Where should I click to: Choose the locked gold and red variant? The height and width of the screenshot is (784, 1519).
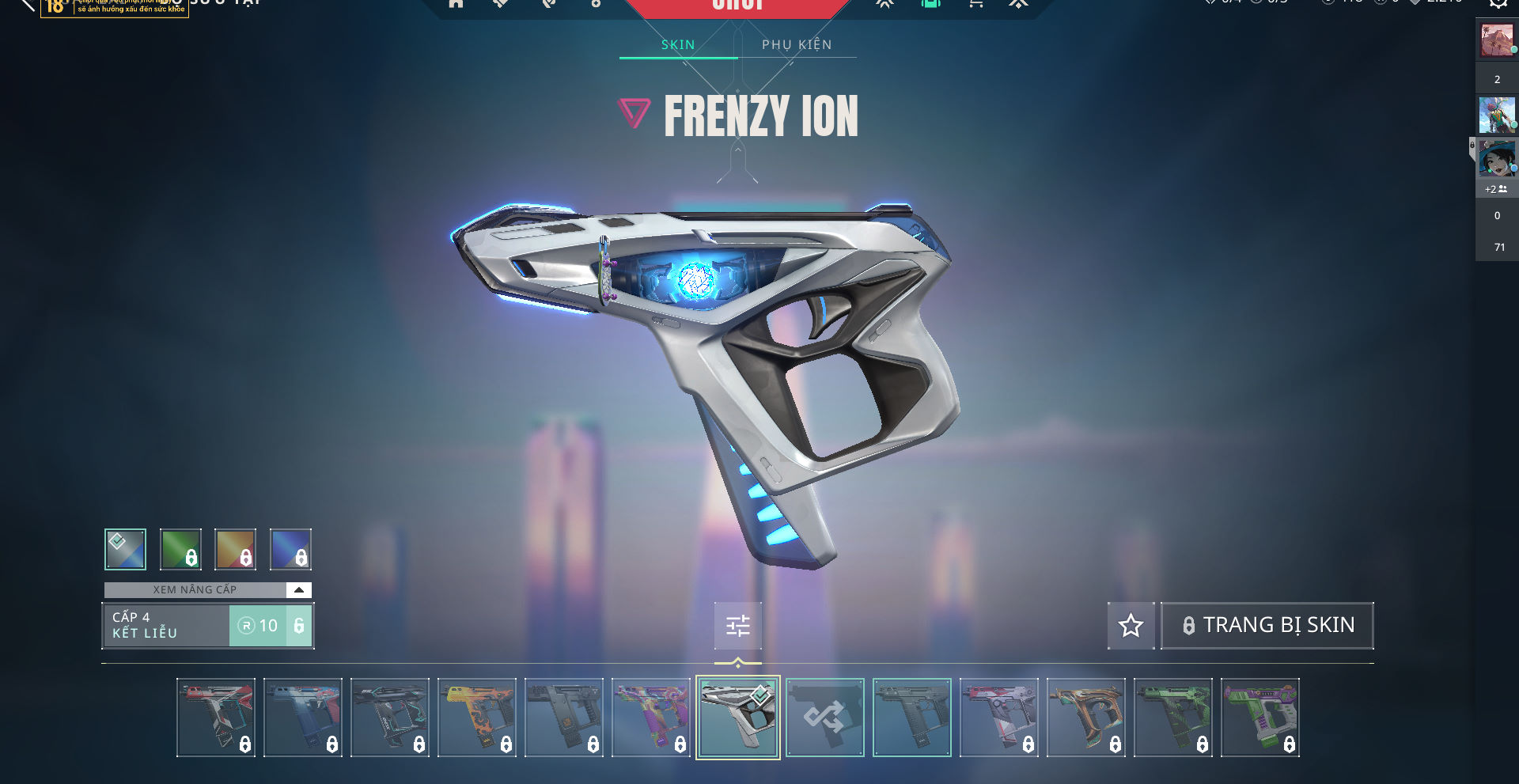236,549
